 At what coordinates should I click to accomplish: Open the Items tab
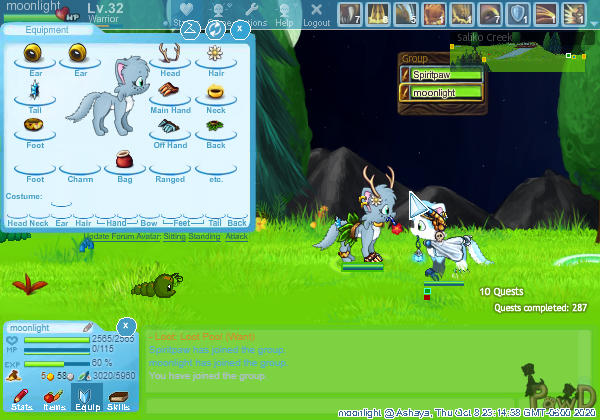[x=54, y=400]
